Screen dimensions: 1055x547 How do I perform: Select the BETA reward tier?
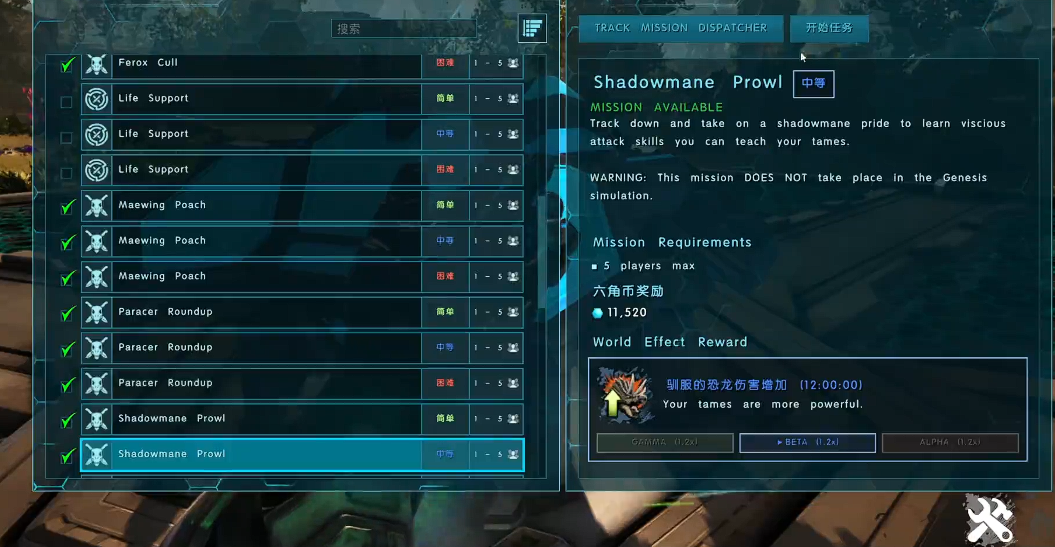[x=807, y=442]
